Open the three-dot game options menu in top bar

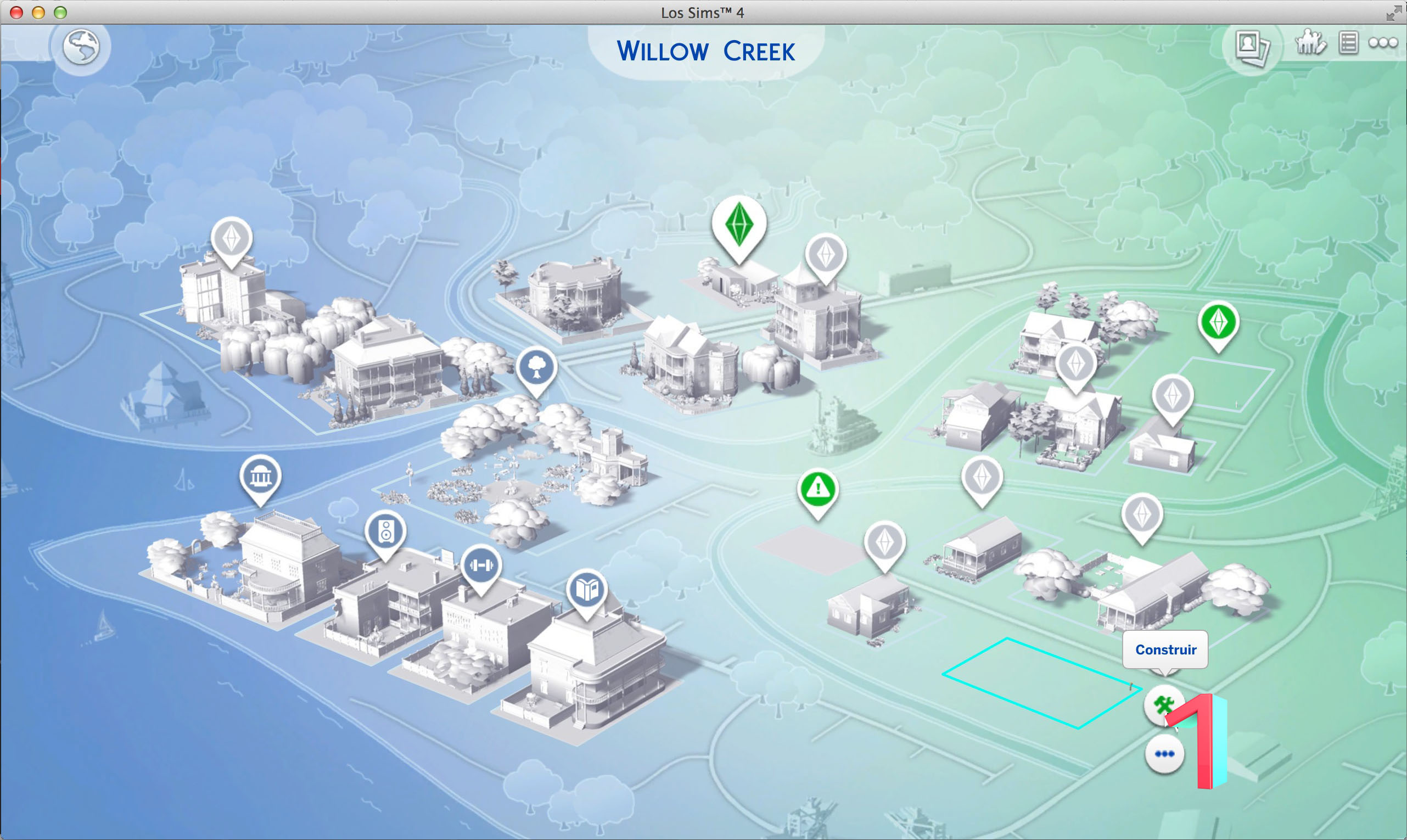(x=1383, y=43)
